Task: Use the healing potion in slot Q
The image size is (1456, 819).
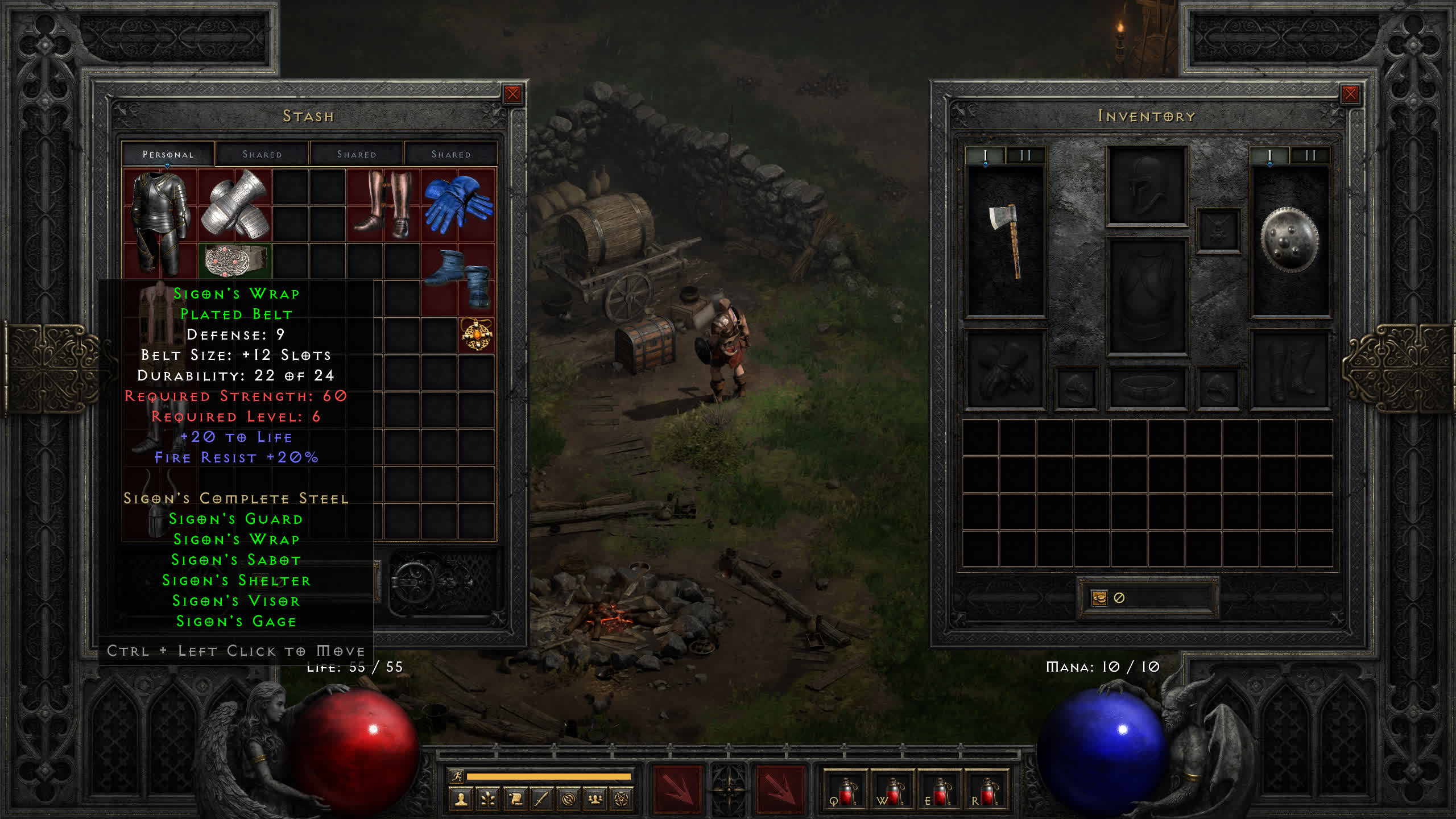Action: coord(845,791)
